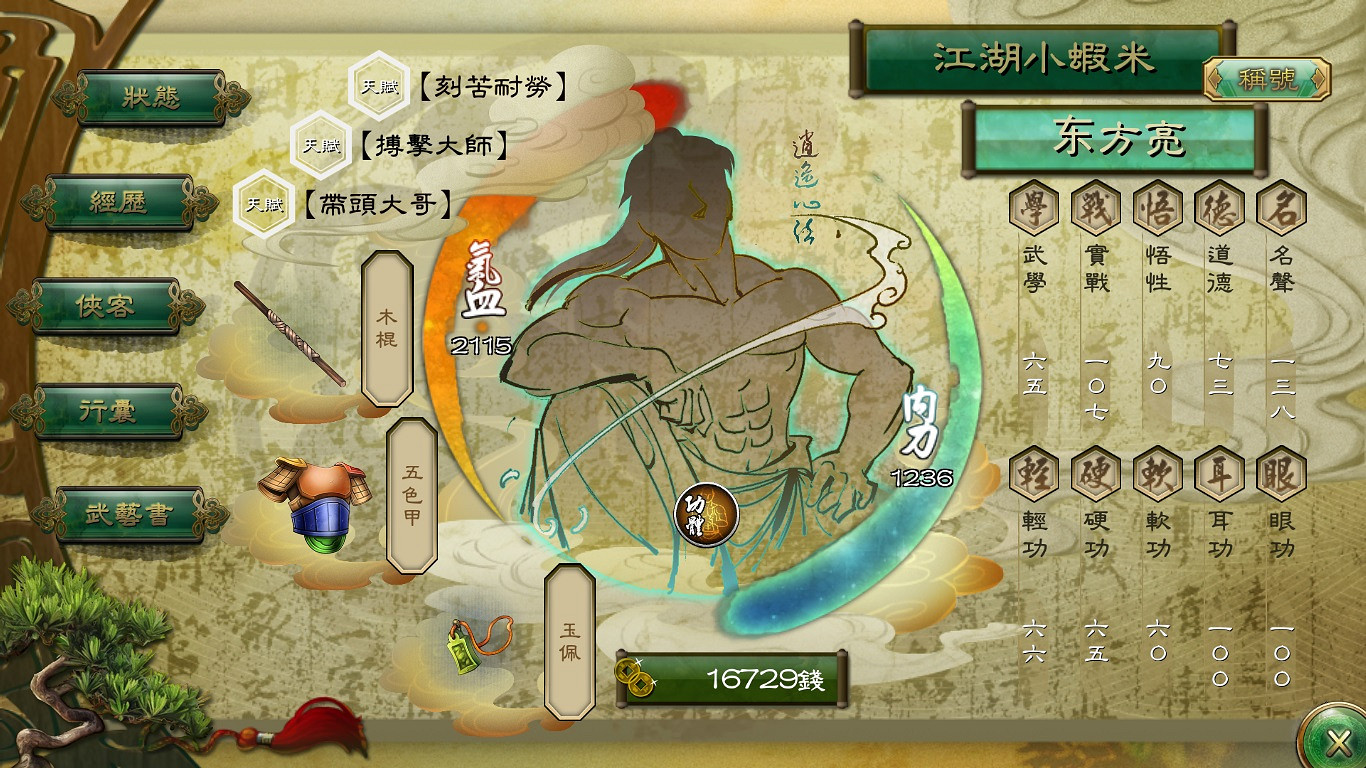This screenshot has height=768, width=1366.
Task: Select the 道德 attribute icon
Action: (x=1219, y=207)
